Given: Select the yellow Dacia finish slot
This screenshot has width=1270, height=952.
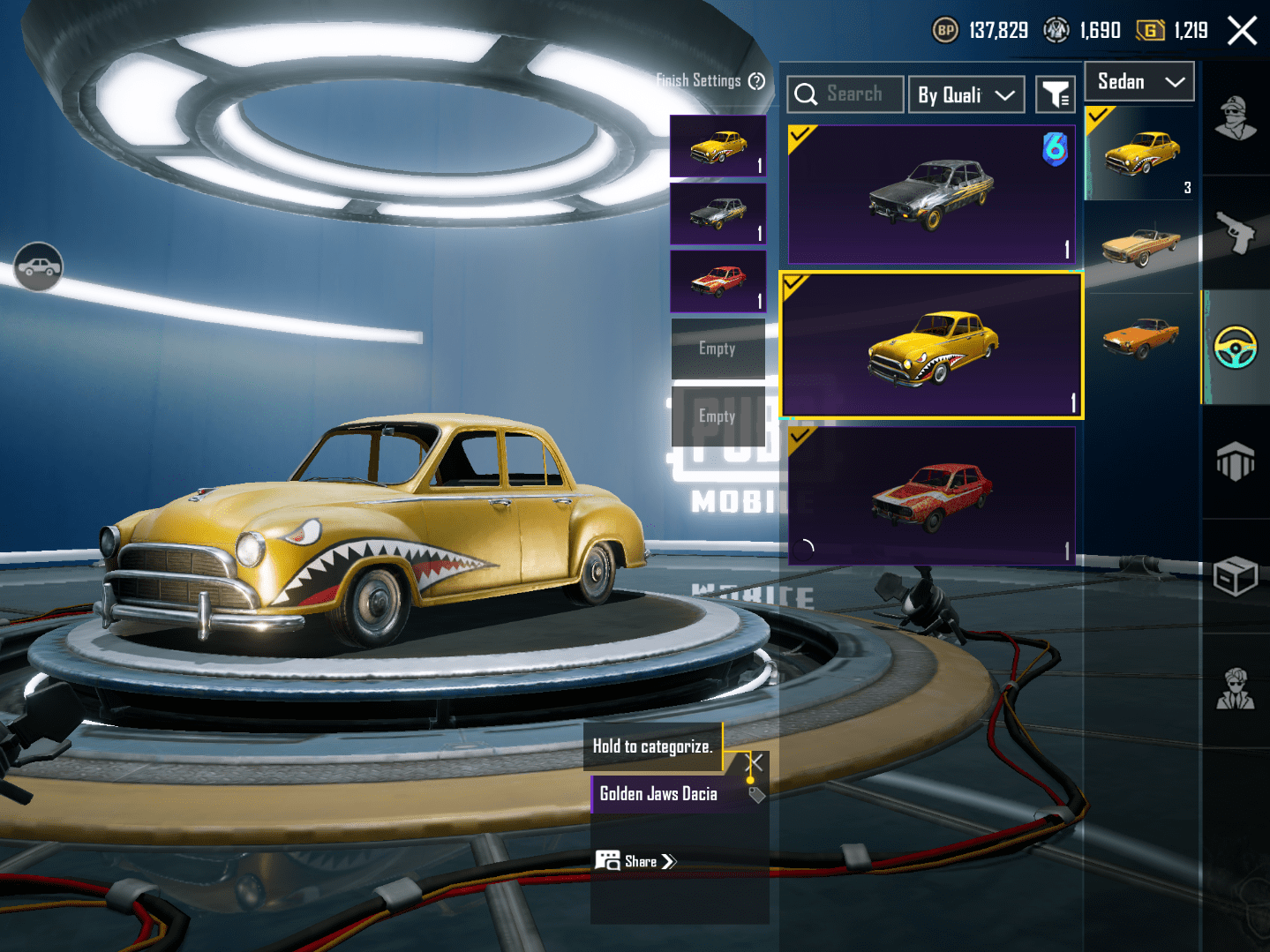Looking at the screenshot, I should [718, 146].
